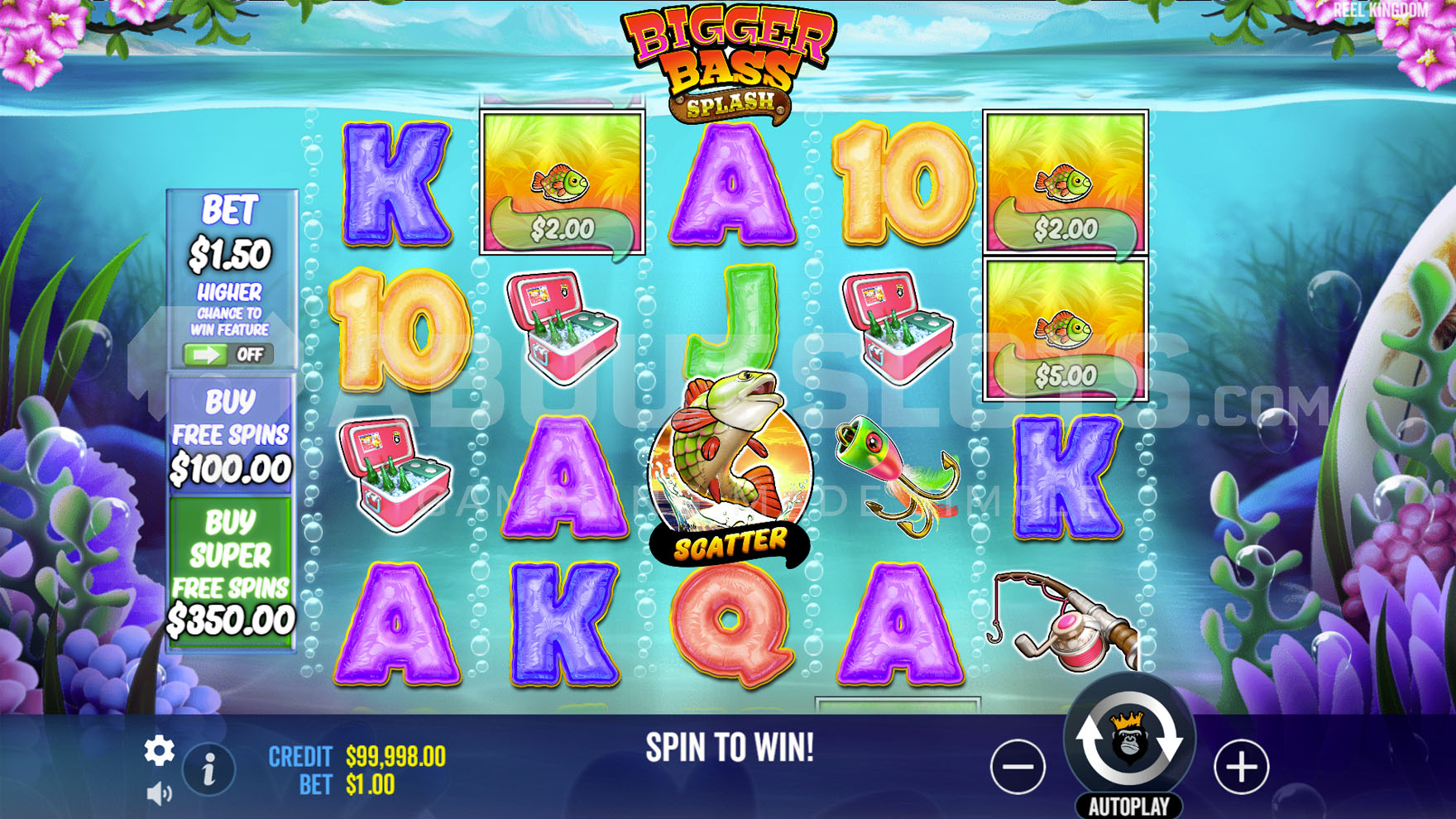
Task: Spin the reels with the spin button
Action: coord(1128,740)
